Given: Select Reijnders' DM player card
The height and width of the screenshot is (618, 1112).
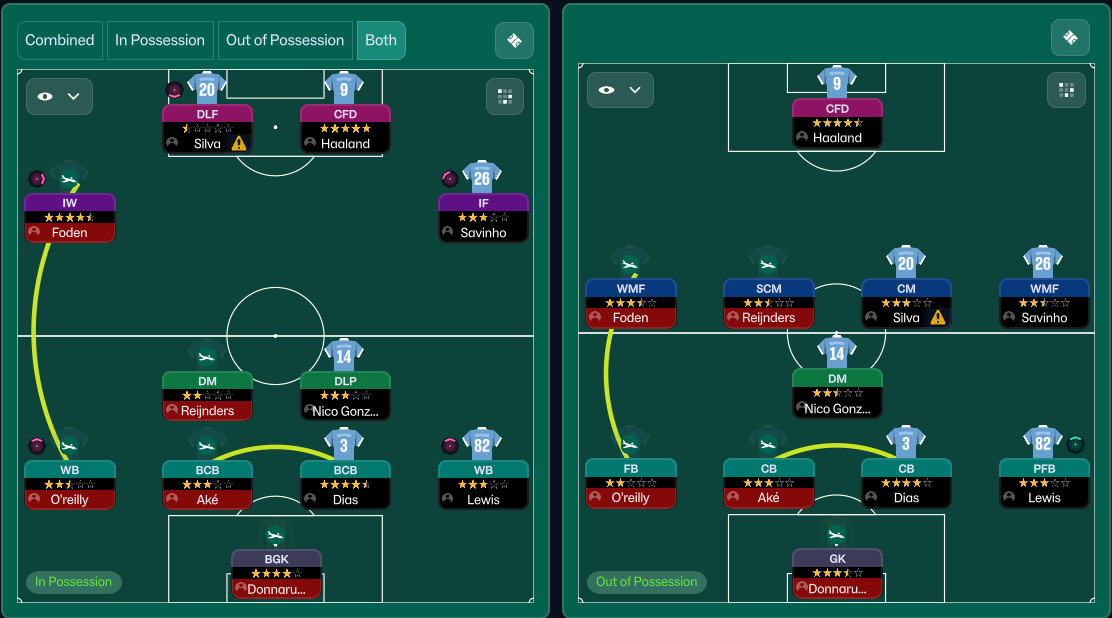Looking at the screenshot, I should coord(207,396).
